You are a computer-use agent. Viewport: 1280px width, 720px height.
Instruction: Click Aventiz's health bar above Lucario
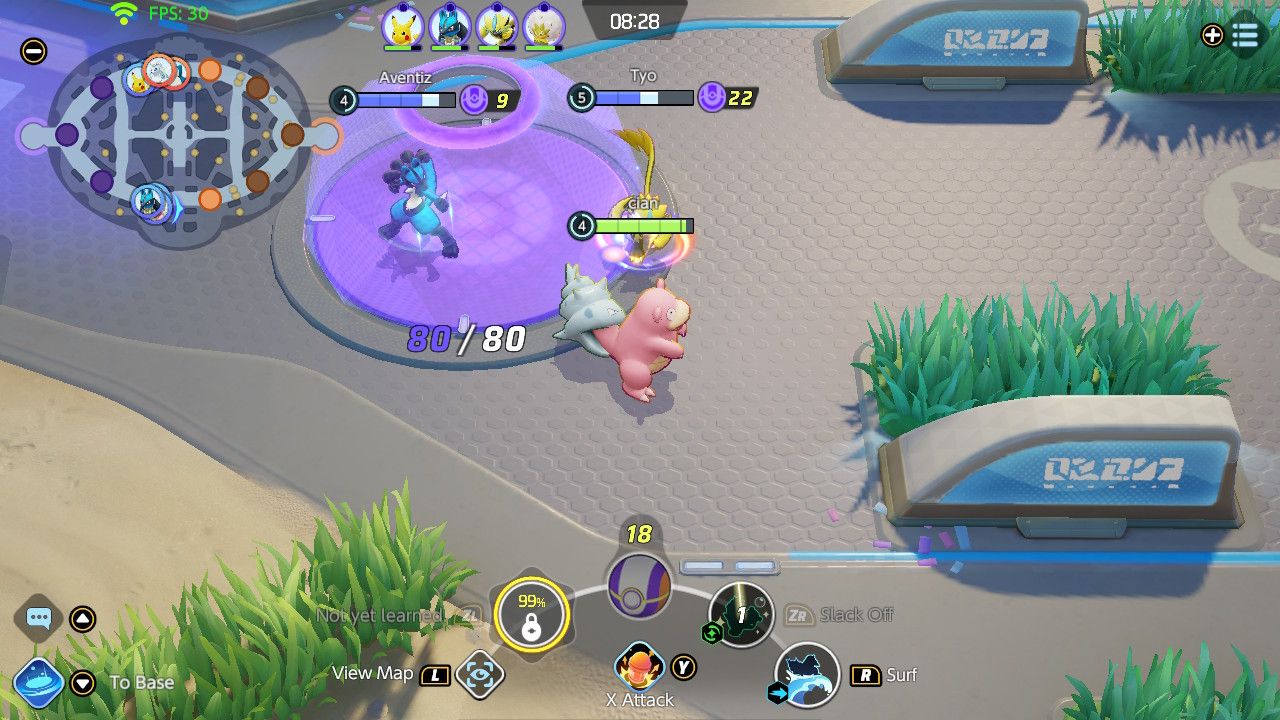[x=405, y=100]
